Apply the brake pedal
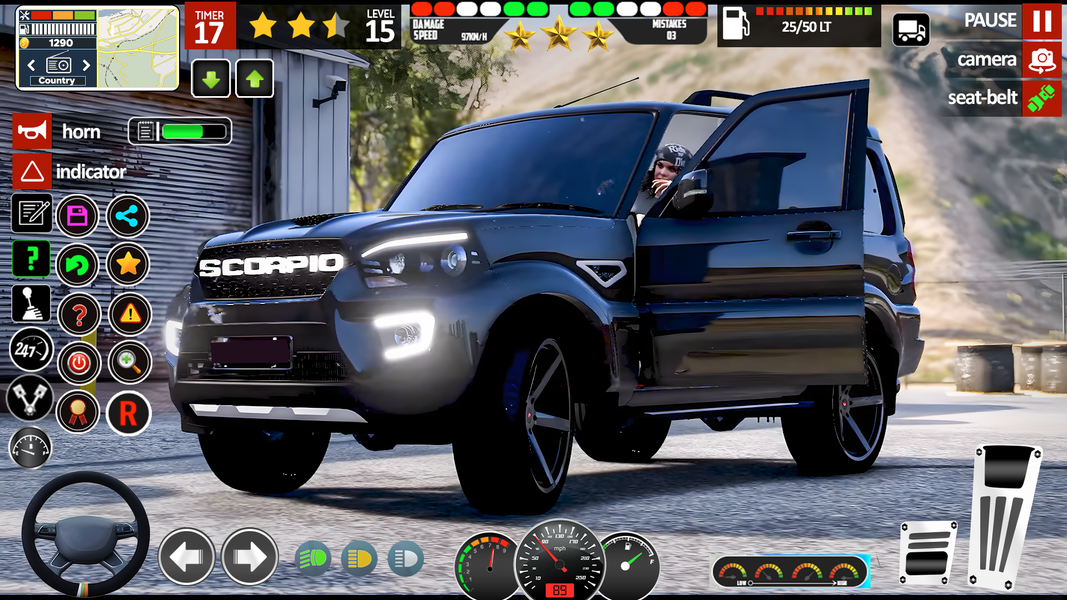This screenshot has width=1067, height=600. (x=927, y=551)
